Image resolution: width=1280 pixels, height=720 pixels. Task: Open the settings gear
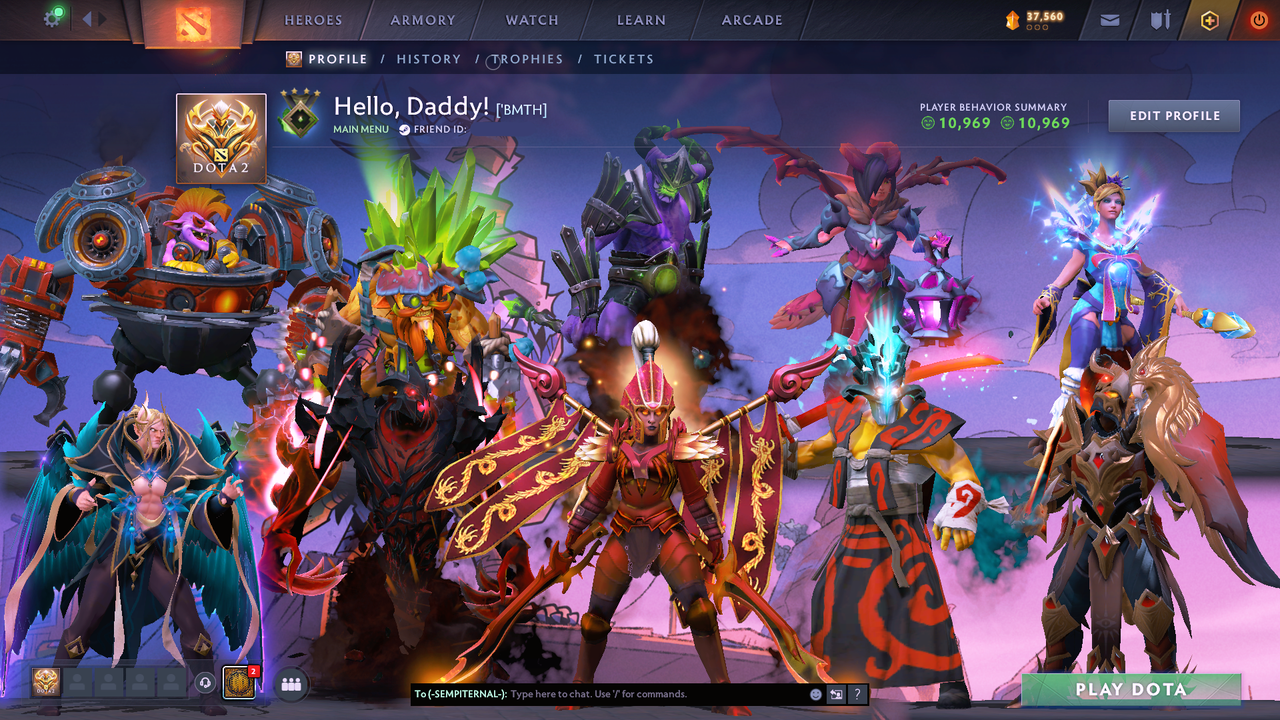[53, 18]
